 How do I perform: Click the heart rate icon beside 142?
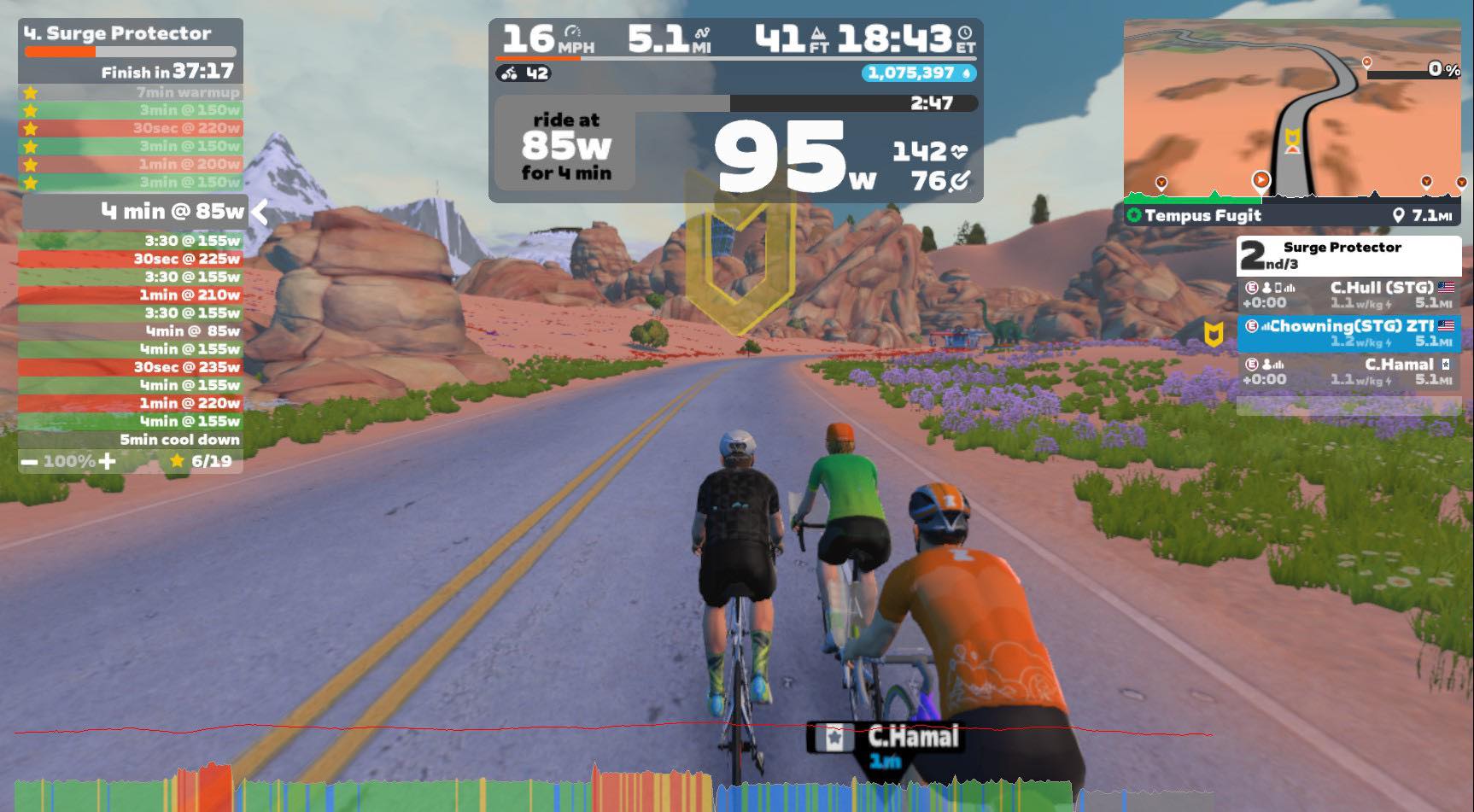click(959, 151)
